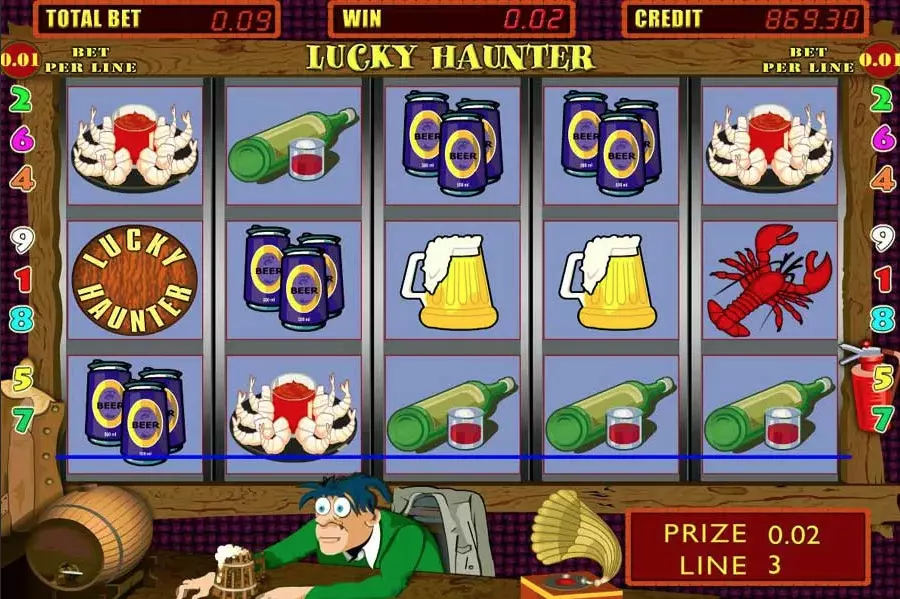Choose payline 1 marker on the right rail

(x=882, y=279)
